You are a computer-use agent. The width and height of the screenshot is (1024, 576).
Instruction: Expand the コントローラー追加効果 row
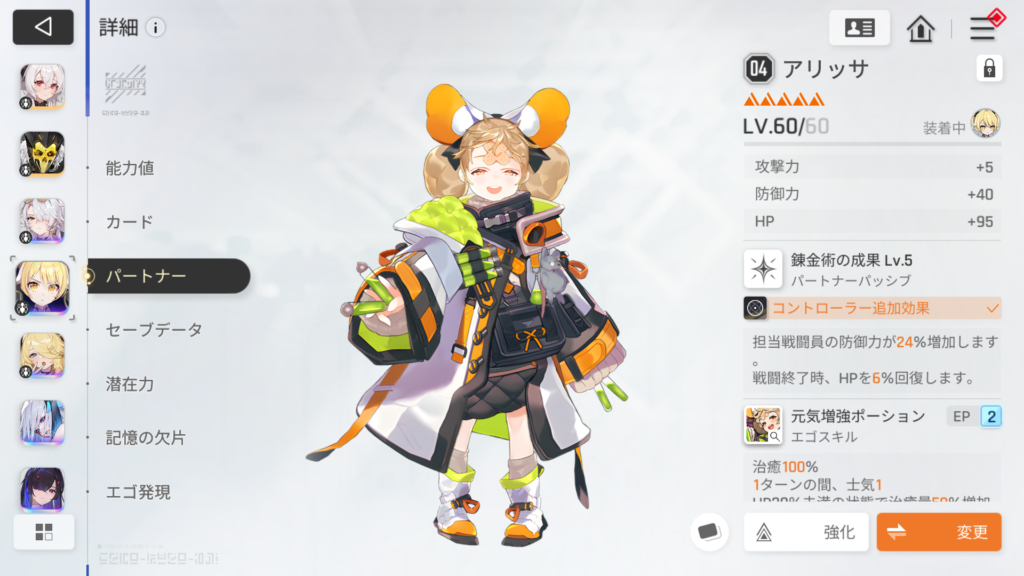pyautogui.click(x=871, y=308)
